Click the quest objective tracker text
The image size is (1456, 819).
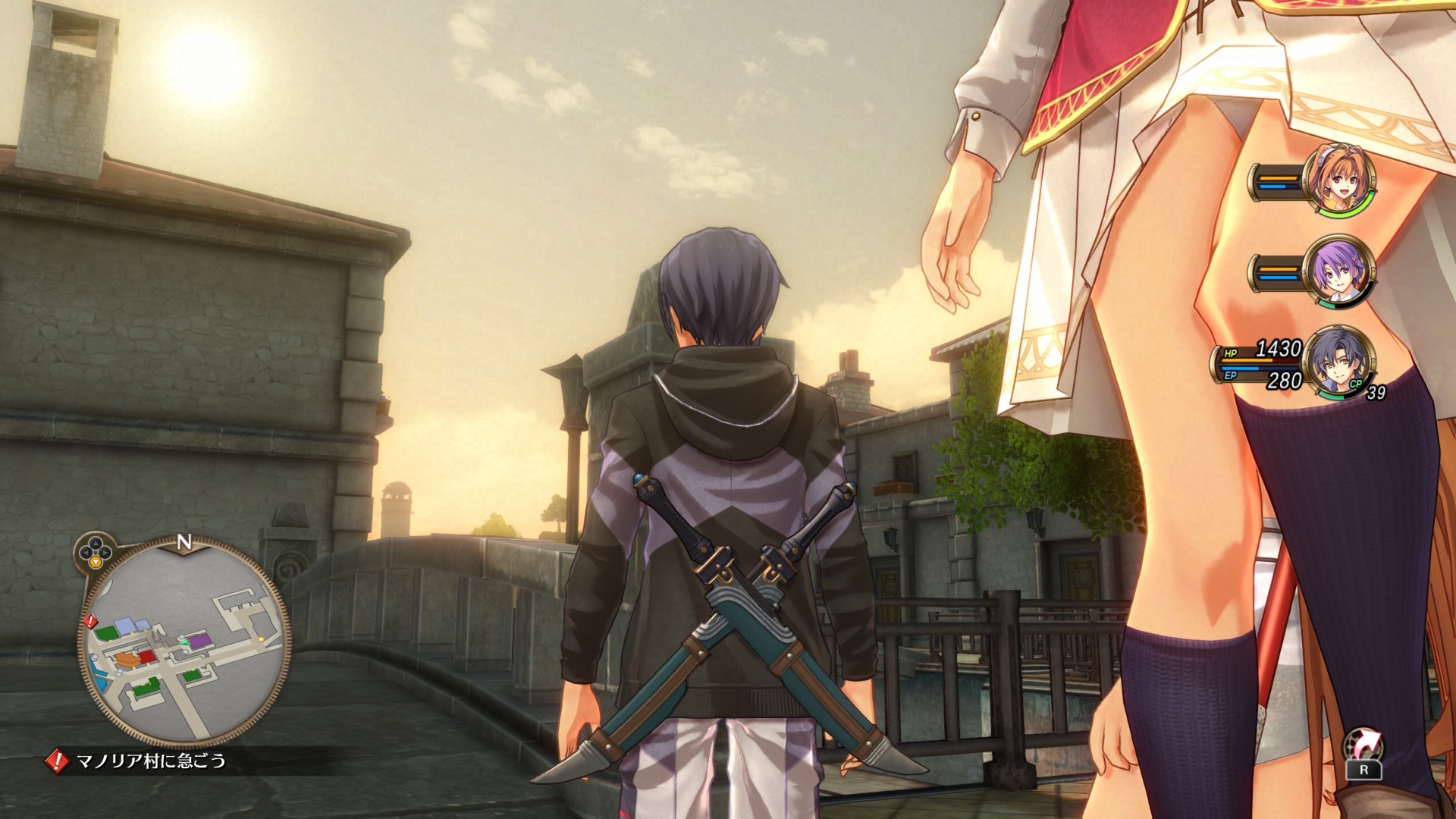(151, 761)
